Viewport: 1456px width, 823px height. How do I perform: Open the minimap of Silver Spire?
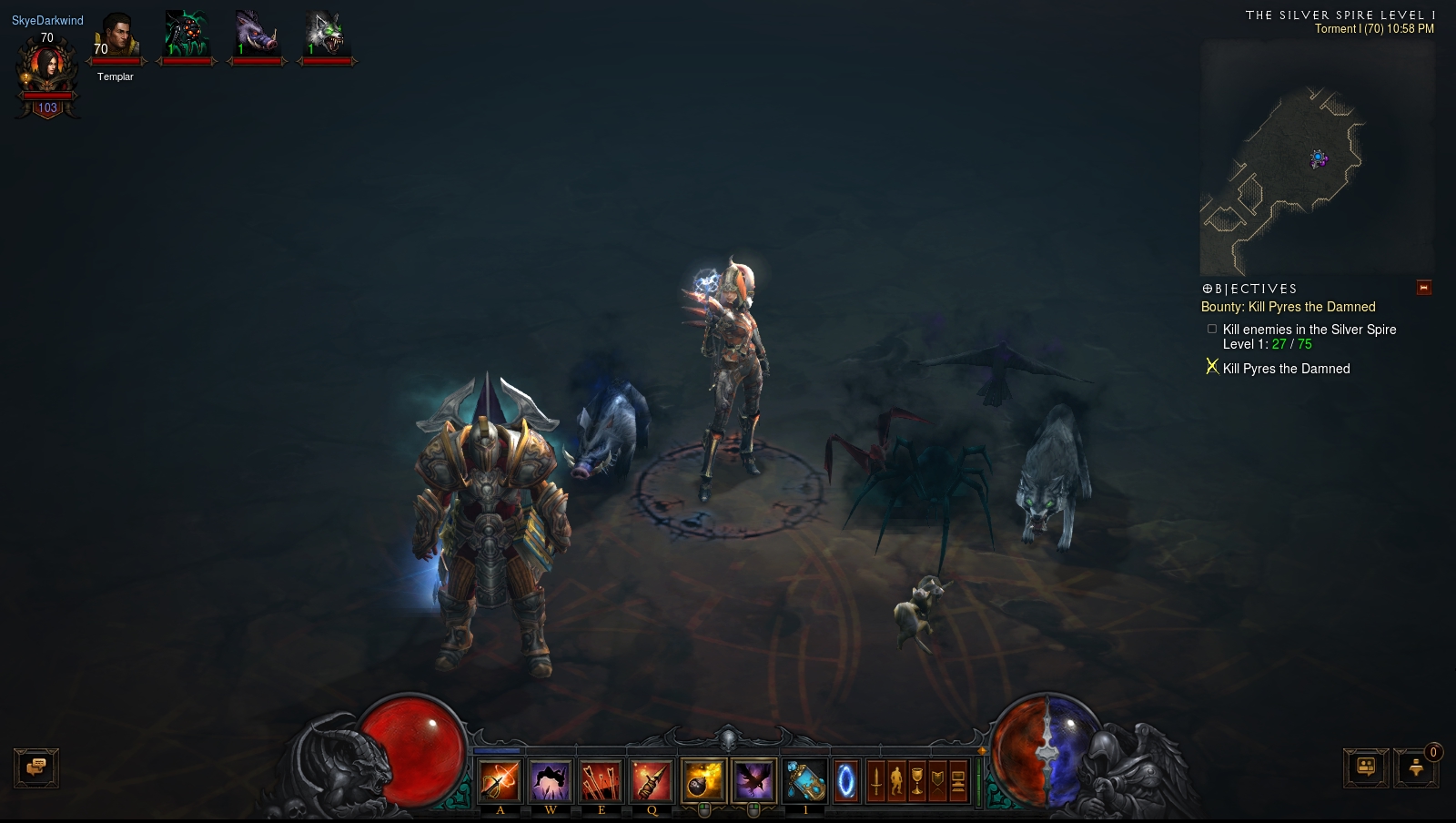[x=1317, y=157]
